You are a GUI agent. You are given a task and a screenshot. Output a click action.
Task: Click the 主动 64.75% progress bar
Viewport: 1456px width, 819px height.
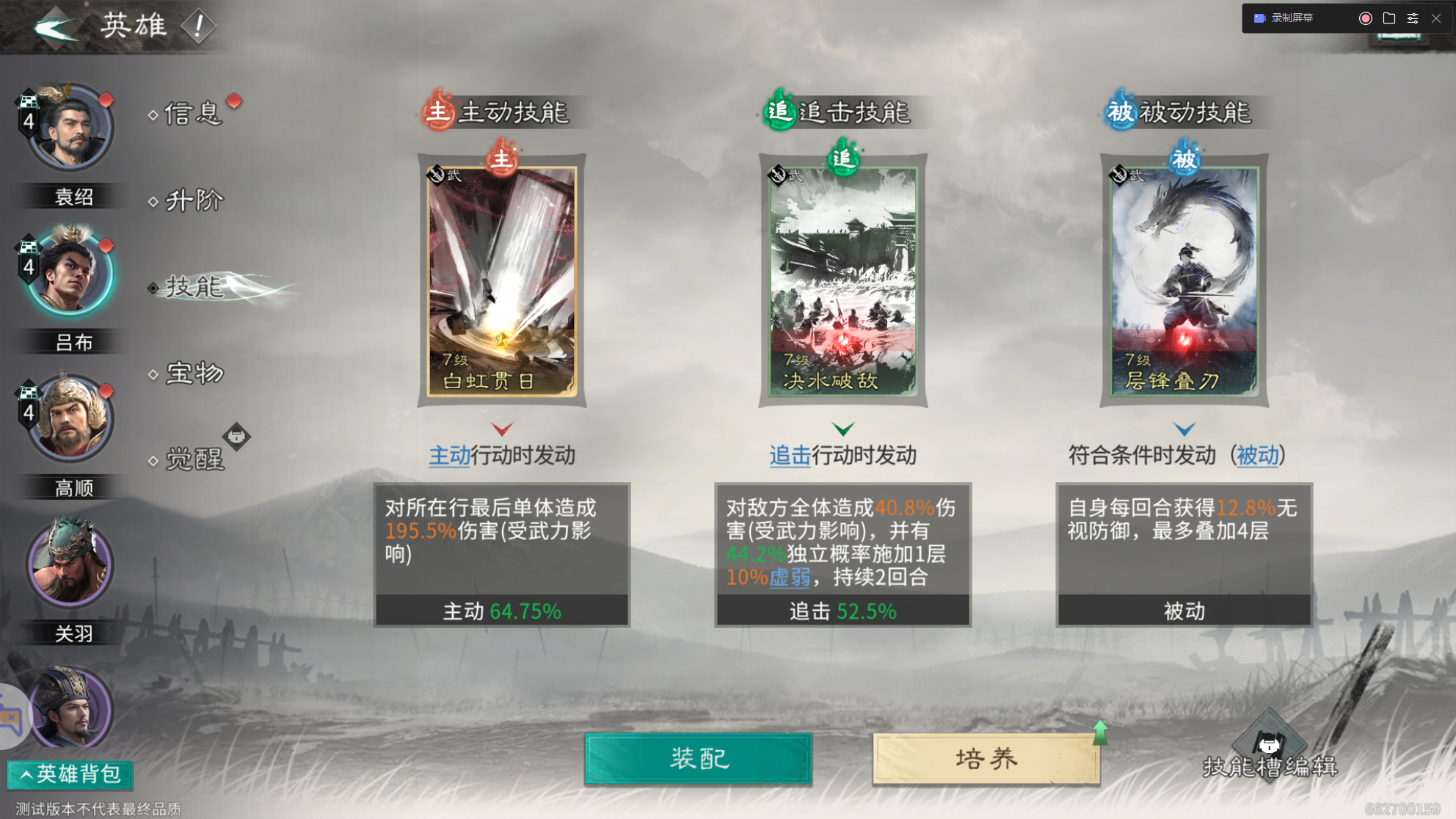click(x=502, y=608)
